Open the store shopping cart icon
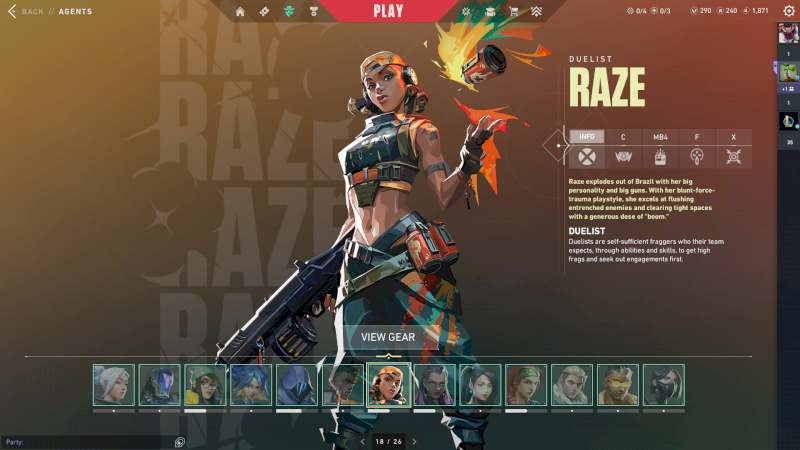 click(x=514, y=12)
